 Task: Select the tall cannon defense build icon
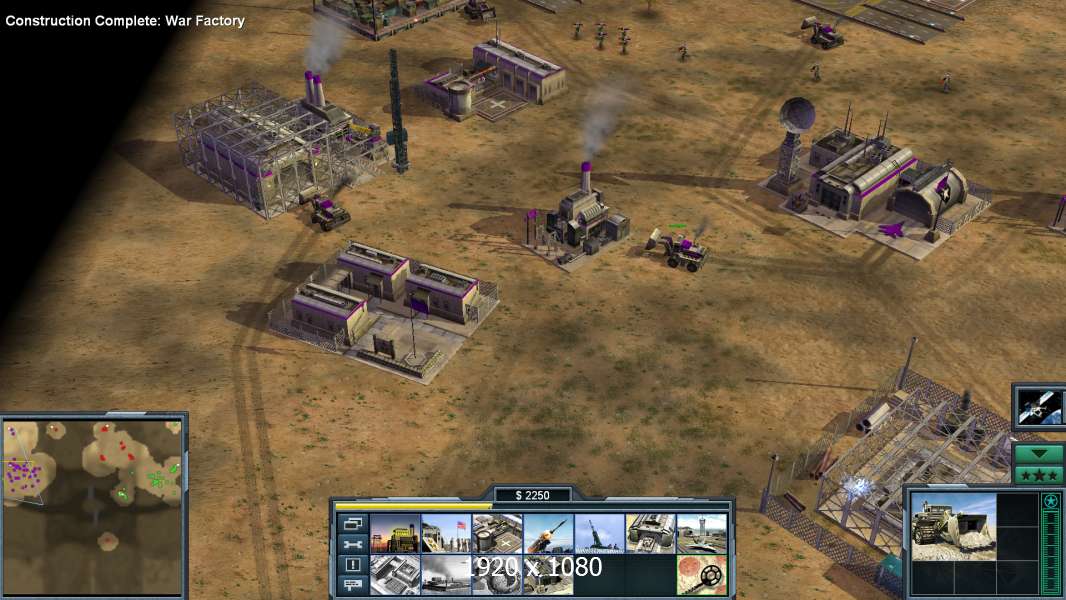pyautogui.click(x=599, y=534)
